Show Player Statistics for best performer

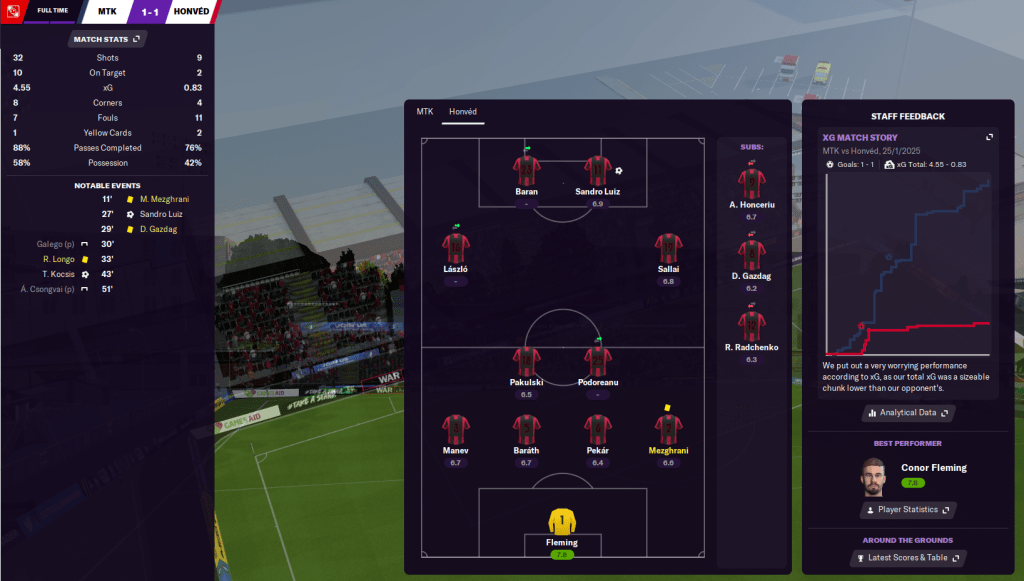[x=908, y=510]
